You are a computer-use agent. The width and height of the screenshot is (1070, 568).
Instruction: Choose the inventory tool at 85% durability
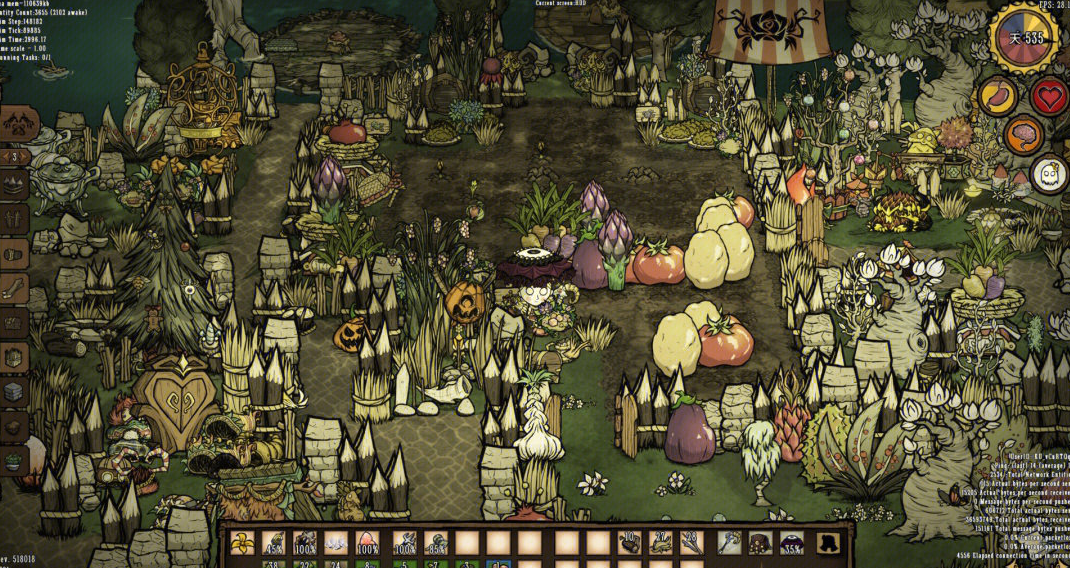click(x=435, y=543)
